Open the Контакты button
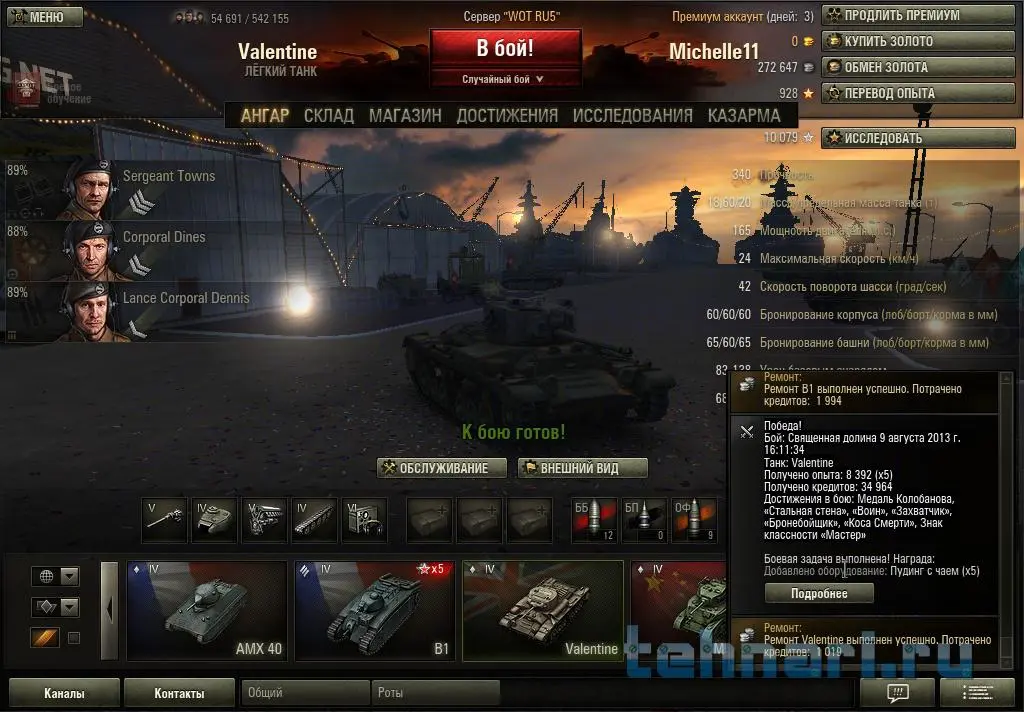This screenshot has width=1024, height=712. click(180, 693)
